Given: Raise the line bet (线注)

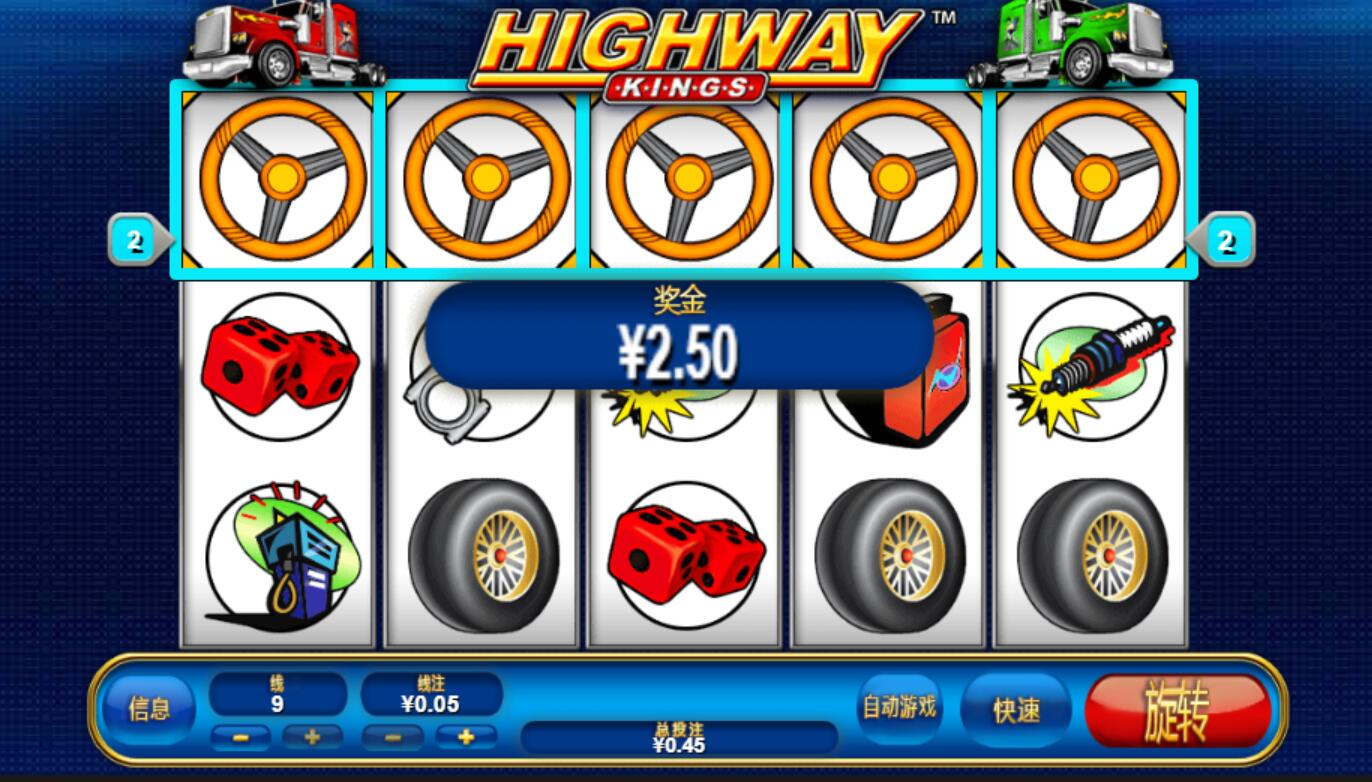Looking at the screenshot, I should [466, 738].
